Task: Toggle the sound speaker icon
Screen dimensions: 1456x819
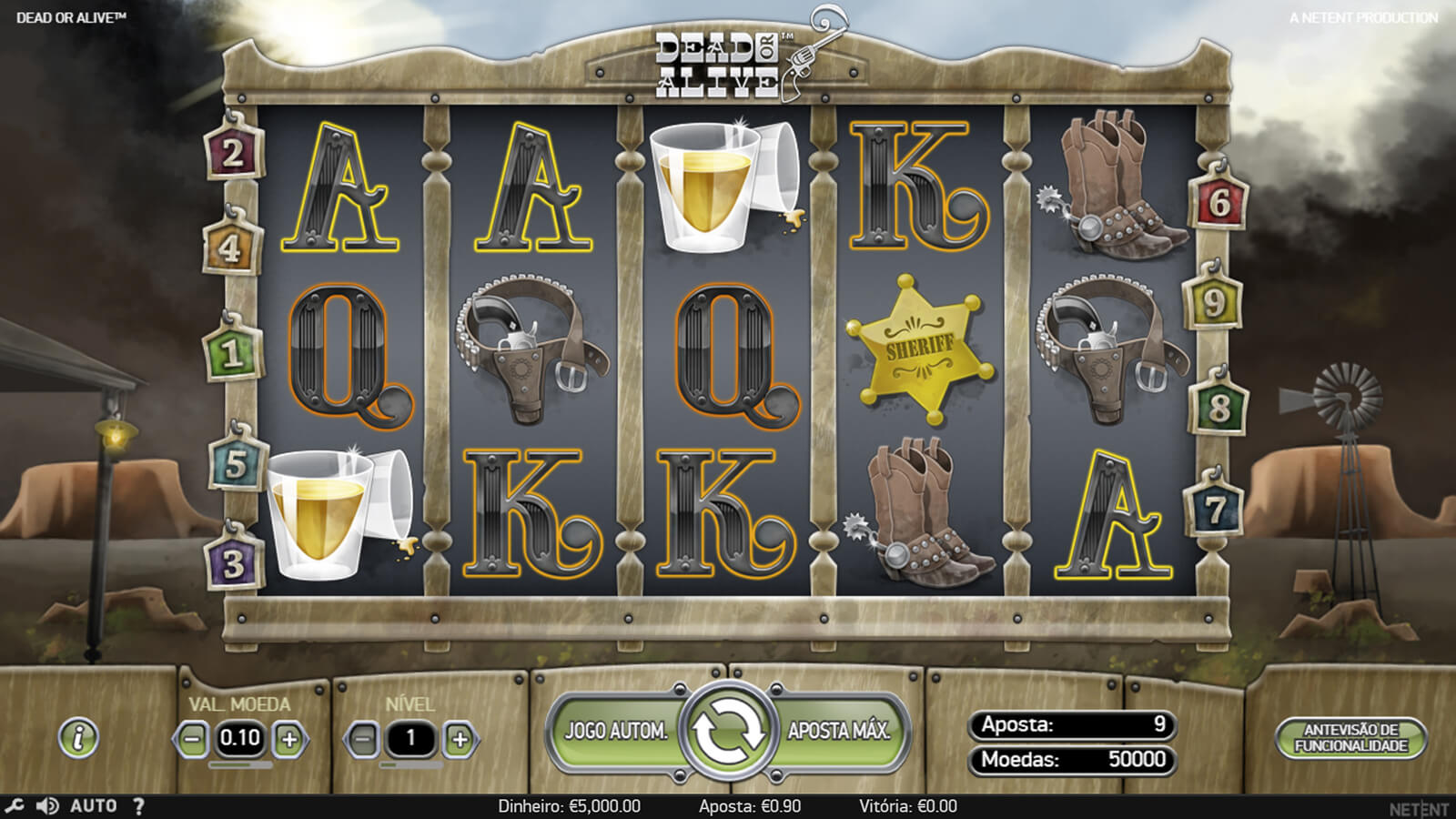Action: coord(47,806)
